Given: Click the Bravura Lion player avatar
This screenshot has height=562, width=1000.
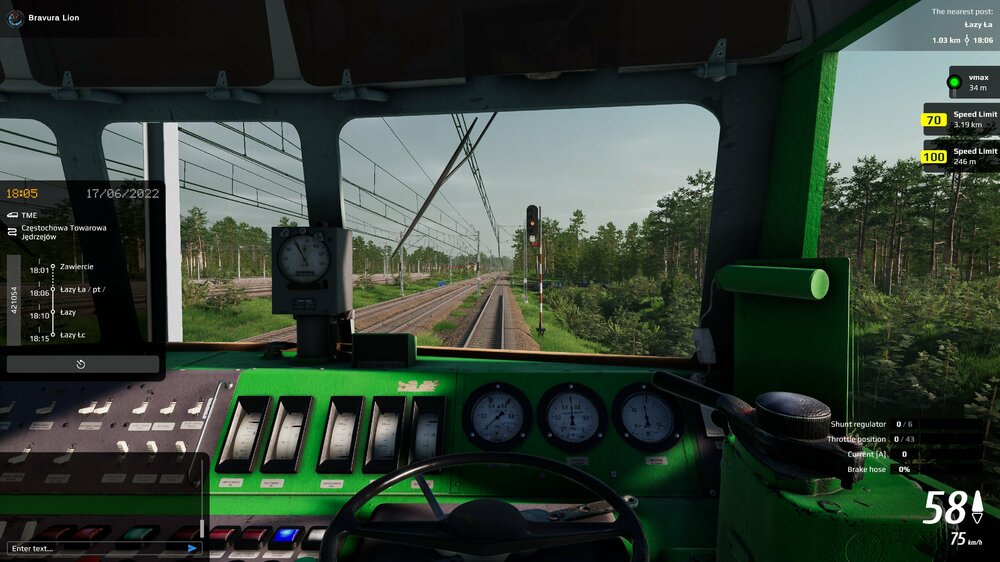Looking at the screenshot, I should [13, 17].
